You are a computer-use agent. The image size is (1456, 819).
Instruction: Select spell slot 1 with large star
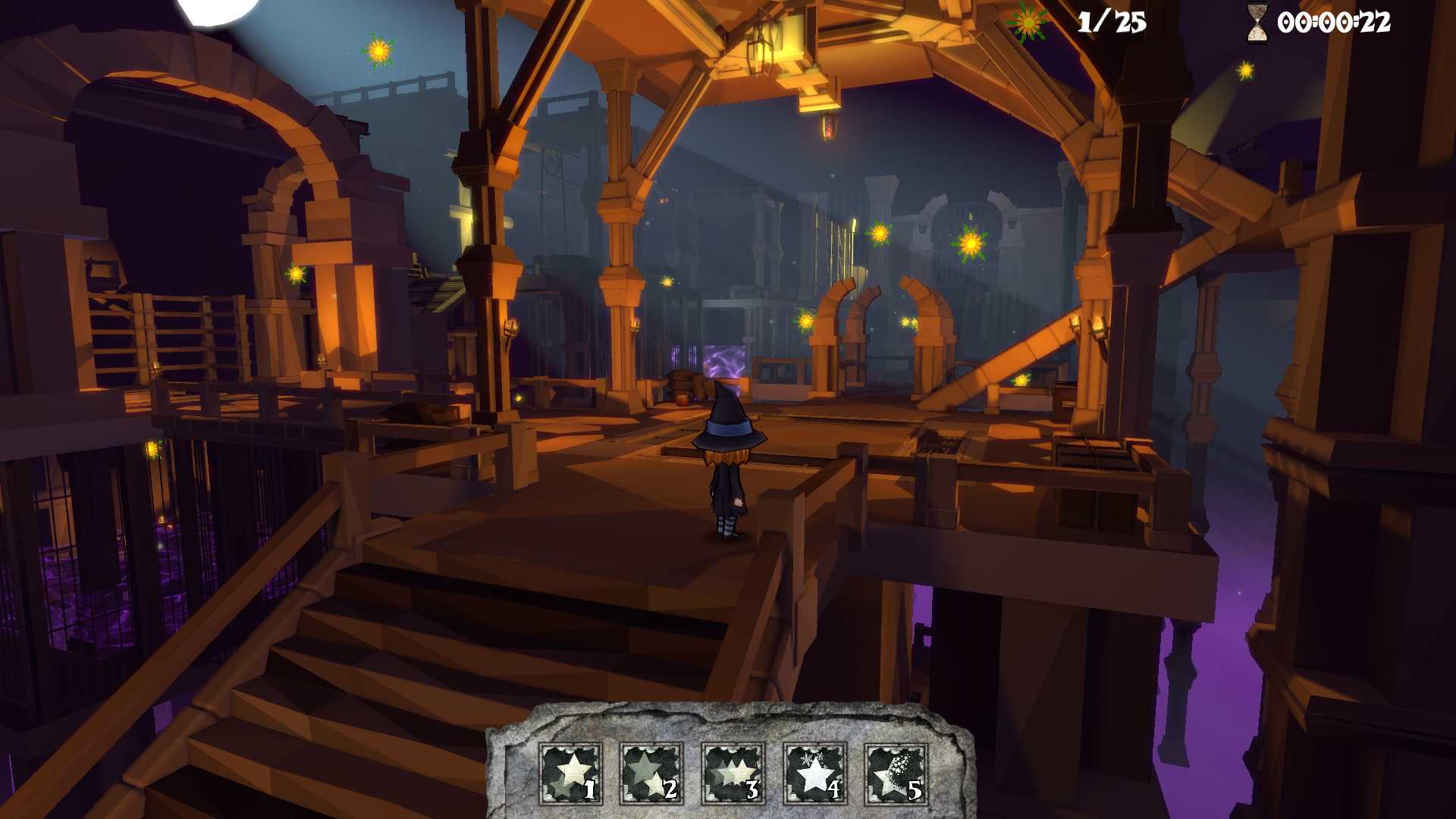coord(570,773)
